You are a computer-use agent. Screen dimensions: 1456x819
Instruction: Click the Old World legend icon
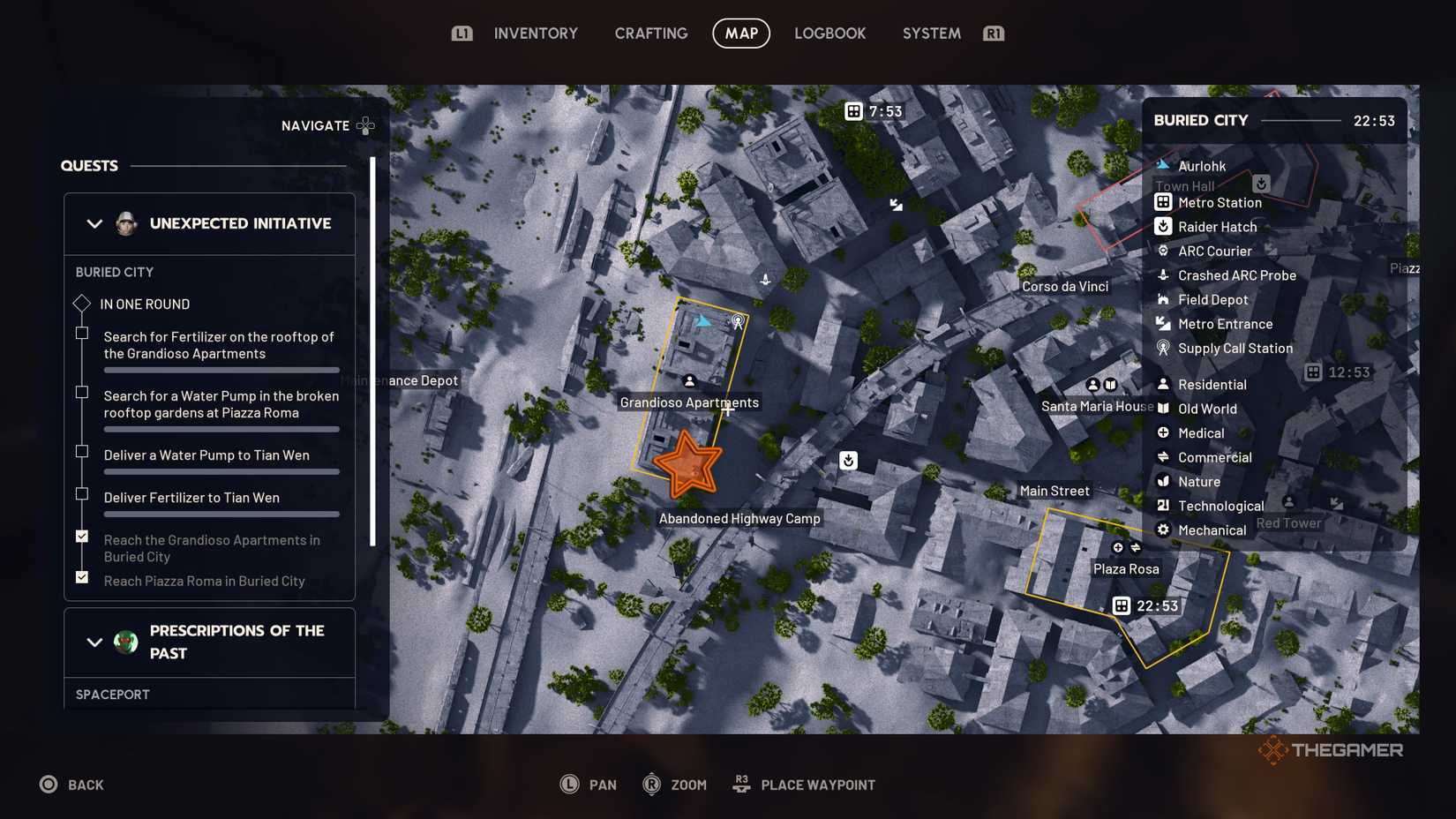tap(1163, 408)
